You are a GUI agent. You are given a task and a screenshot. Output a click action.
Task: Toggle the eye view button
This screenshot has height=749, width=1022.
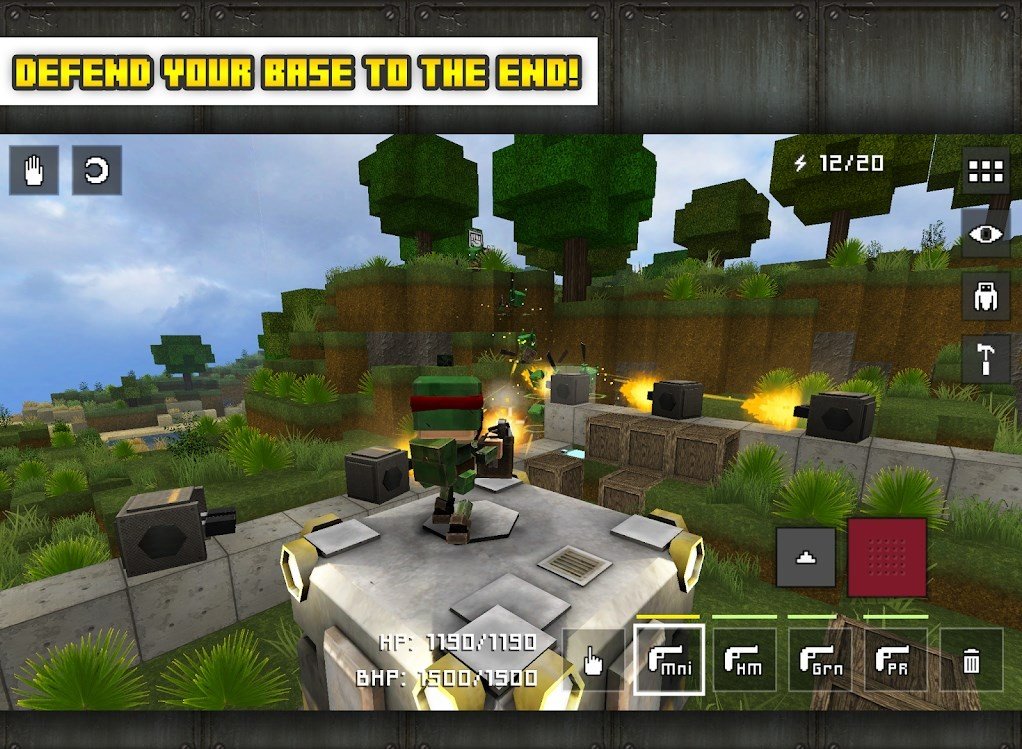985,234
